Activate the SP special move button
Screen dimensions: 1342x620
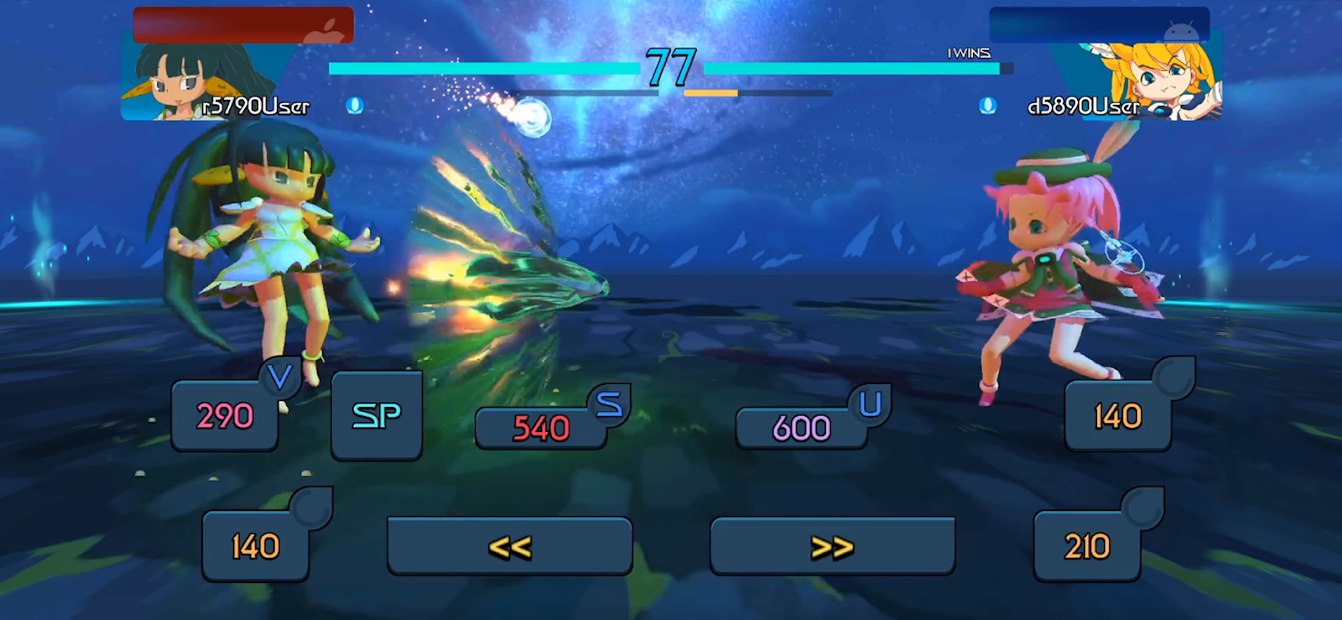click(376, 416)
